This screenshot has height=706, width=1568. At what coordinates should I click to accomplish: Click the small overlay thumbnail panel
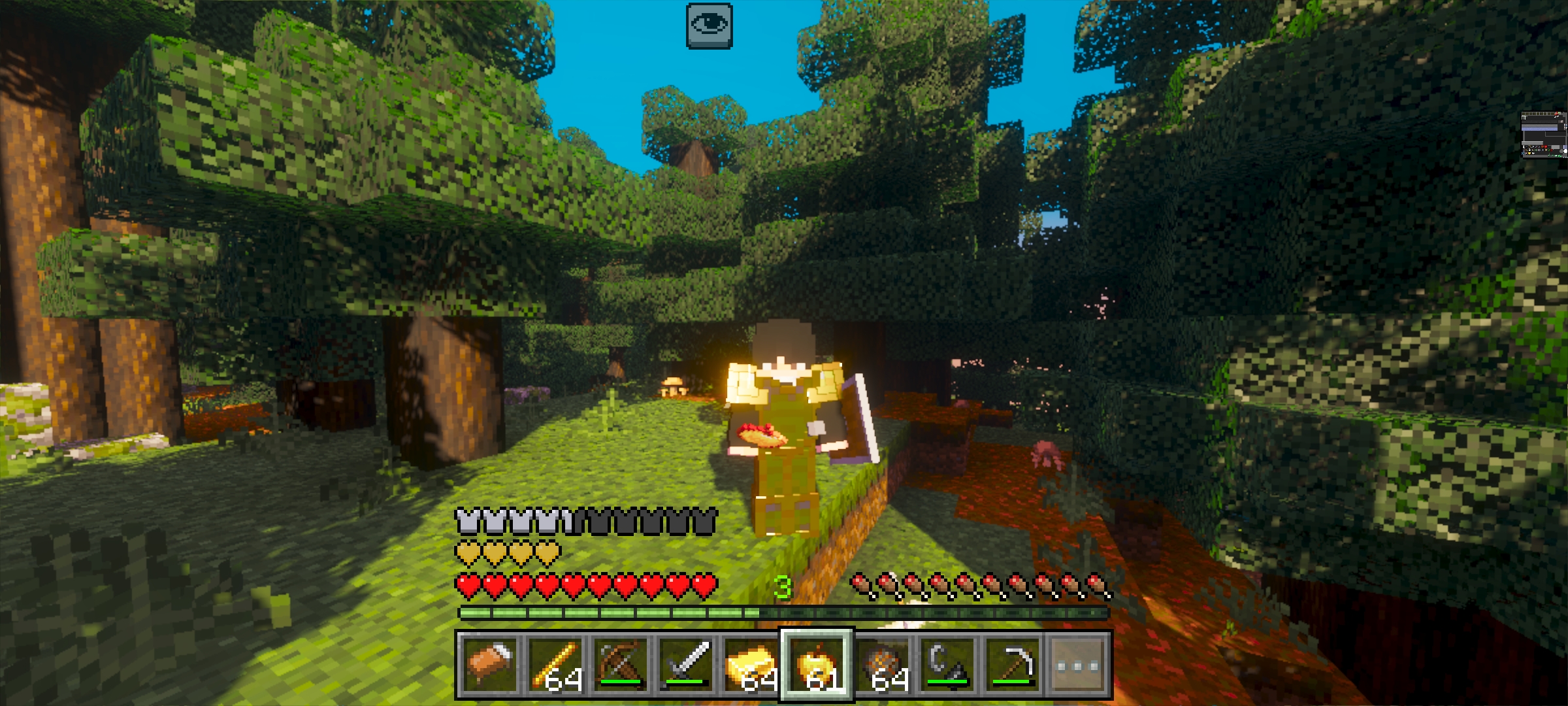(x=1544, y=135)
